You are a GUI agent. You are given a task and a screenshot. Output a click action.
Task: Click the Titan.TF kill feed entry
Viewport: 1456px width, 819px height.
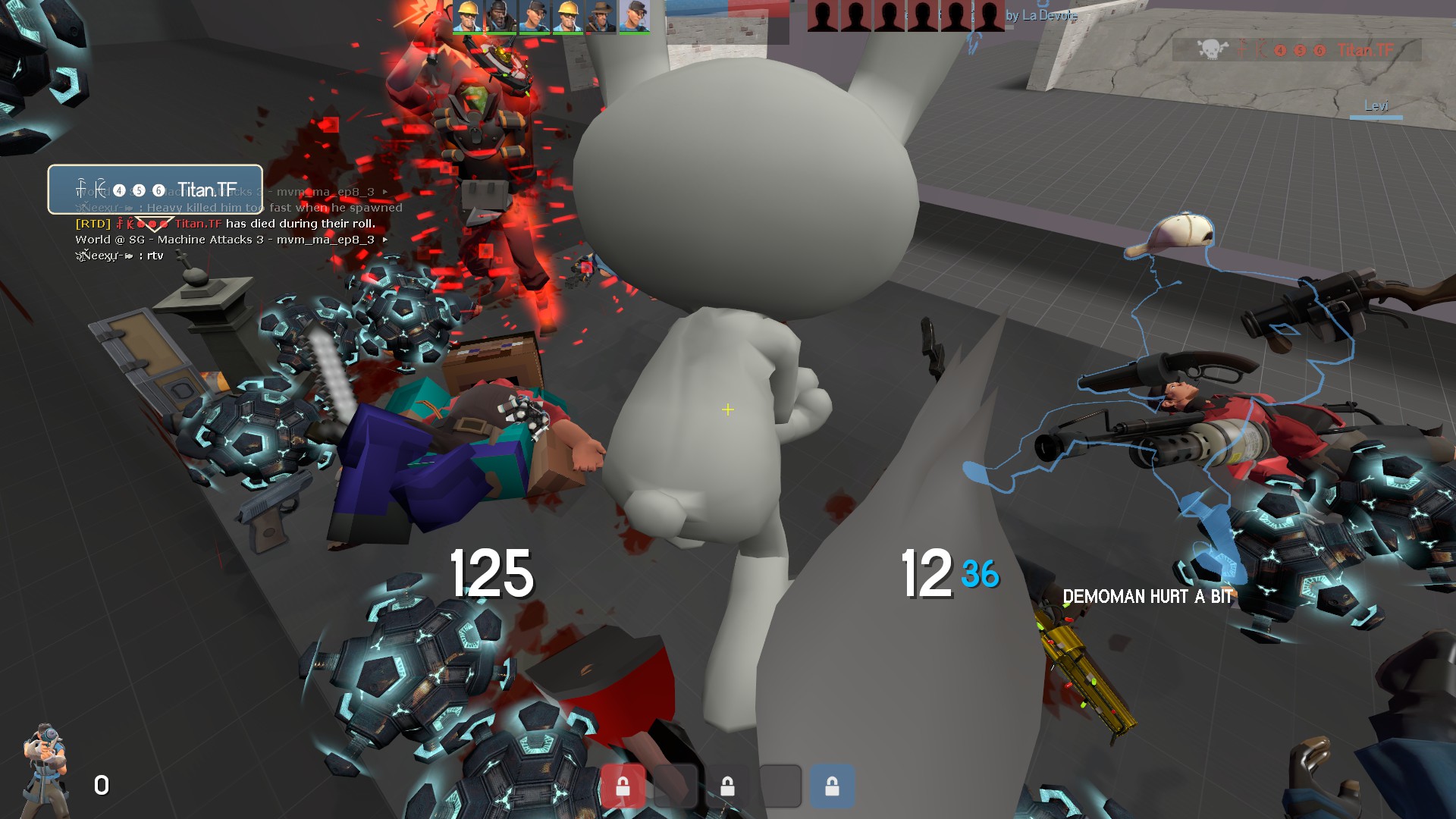pos(1297,50)
